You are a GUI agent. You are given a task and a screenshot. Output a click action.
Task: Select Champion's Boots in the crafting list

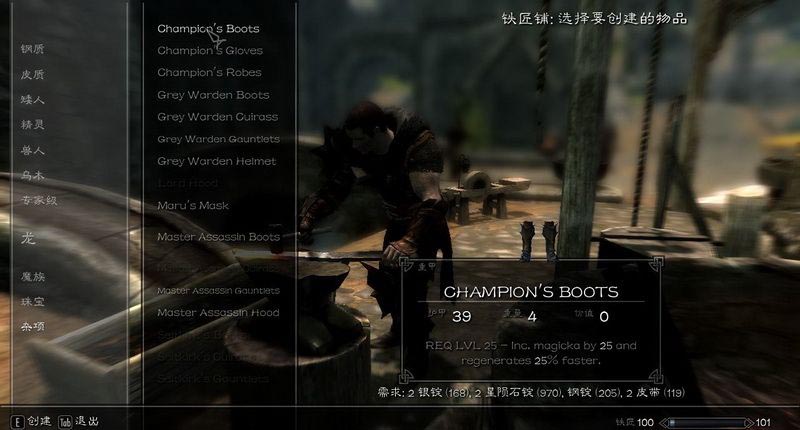click(x=208, y=29)
